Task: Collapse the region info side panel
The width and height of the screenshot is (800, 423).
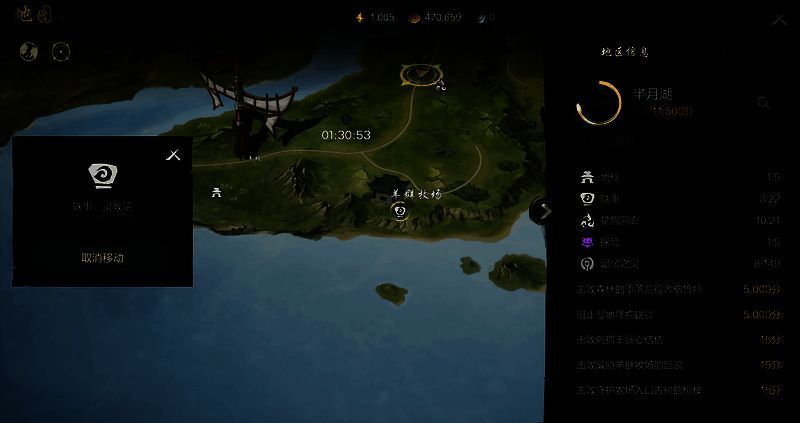Action: [543, 211]
